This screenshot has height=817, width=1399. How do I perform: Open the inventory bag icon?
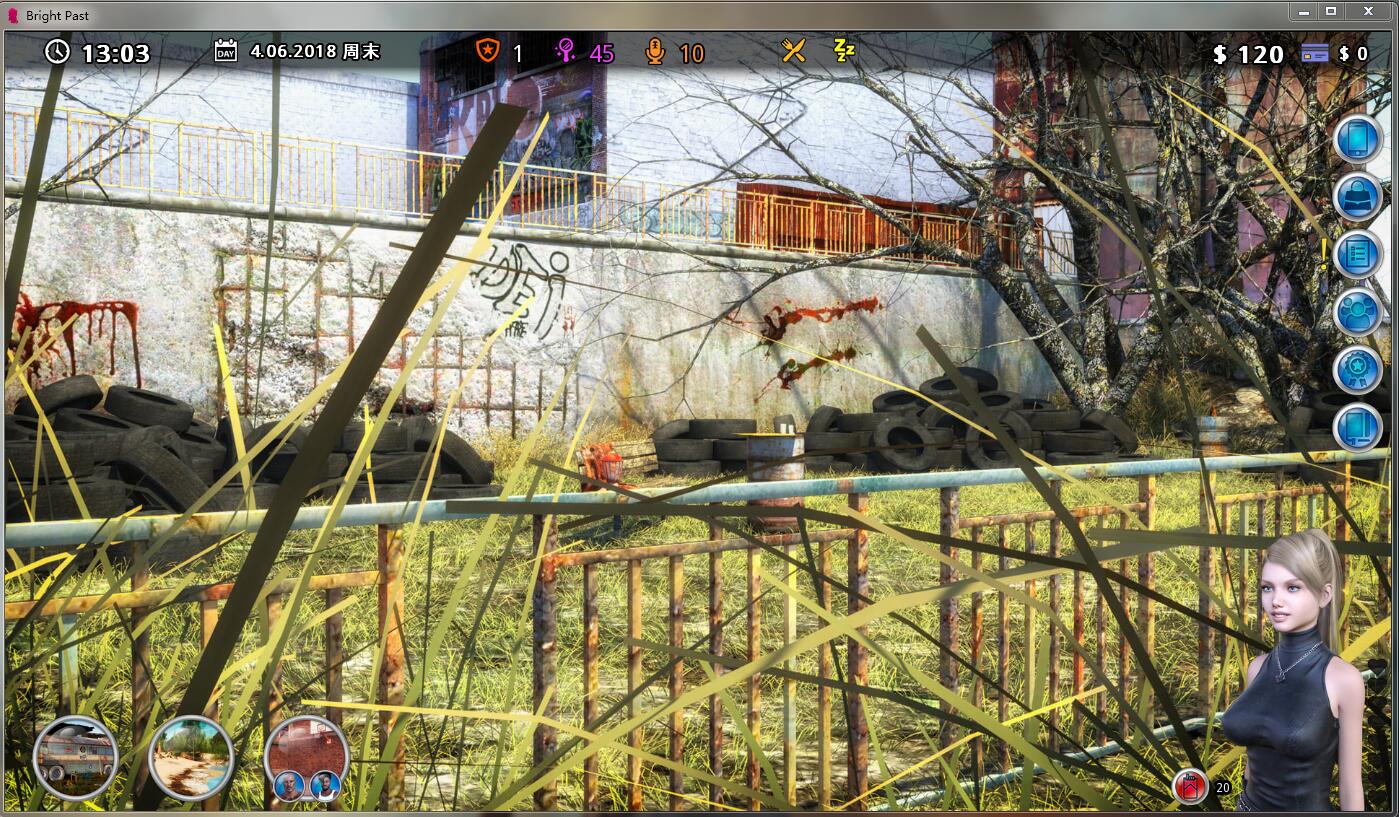pos(1357,196)
